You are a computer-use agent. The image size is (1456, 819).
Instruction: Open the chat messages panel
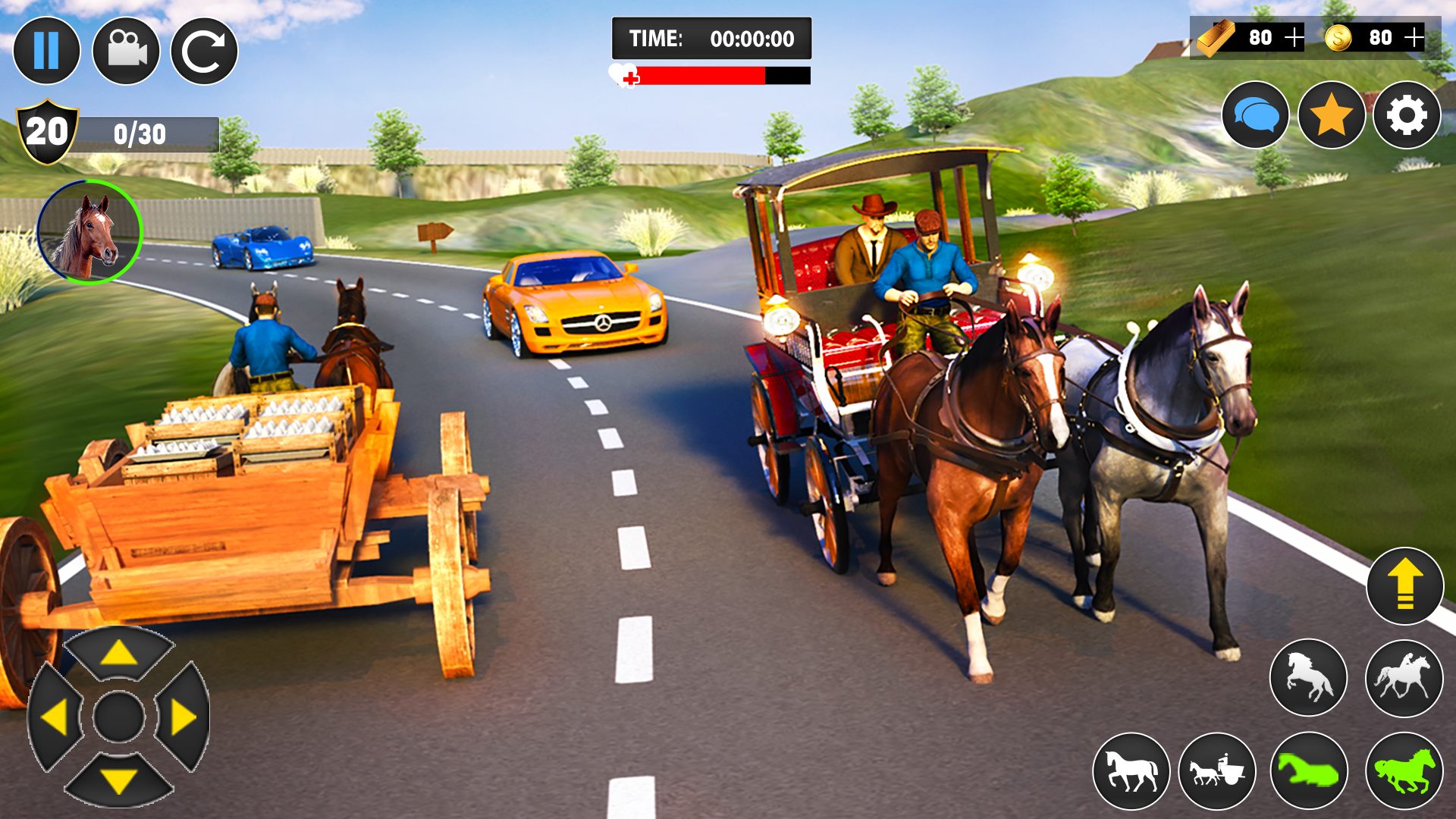tap(1257, 115)
